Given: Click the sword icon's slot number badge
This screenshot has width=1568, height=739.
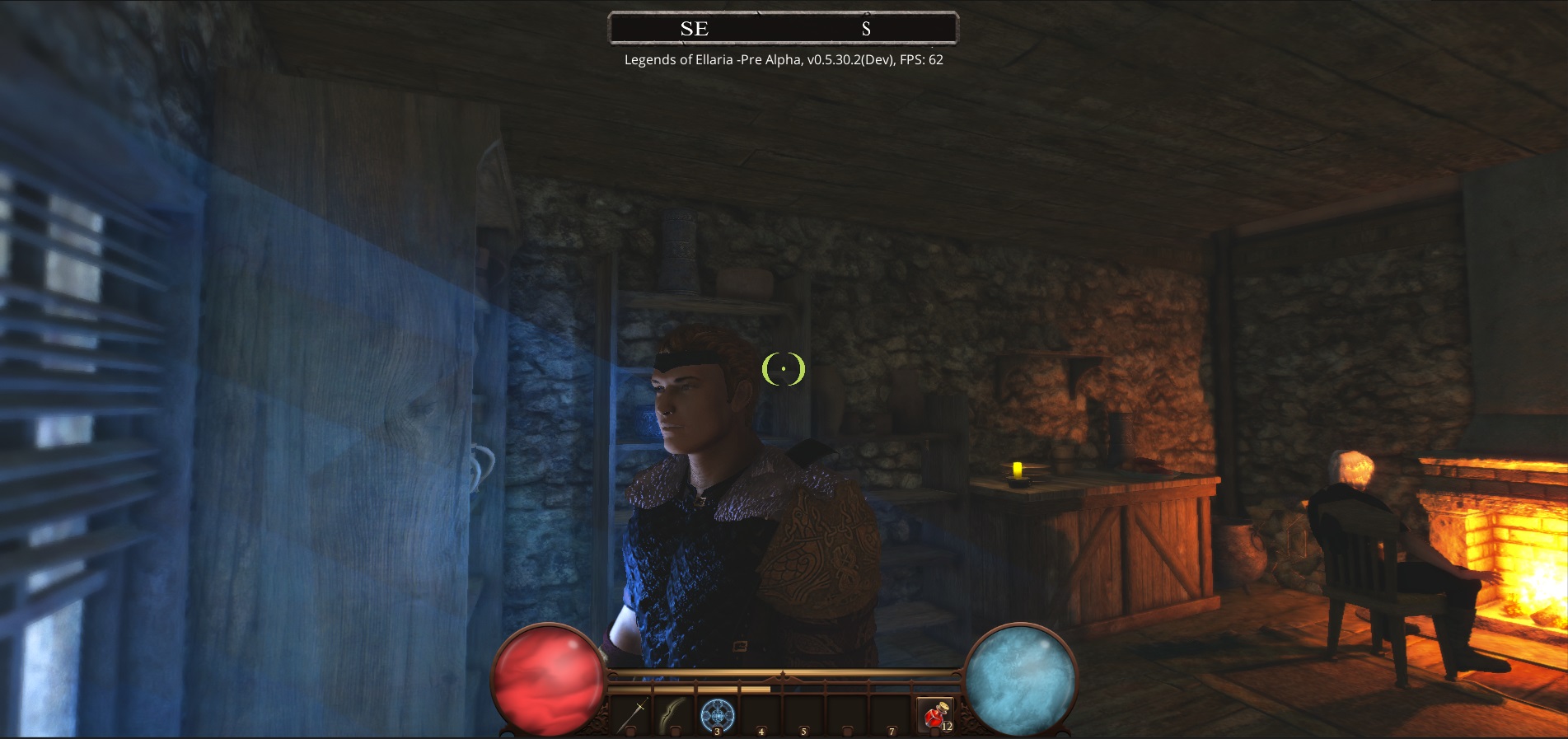Looking at the screenshot, I should point(630,732).
